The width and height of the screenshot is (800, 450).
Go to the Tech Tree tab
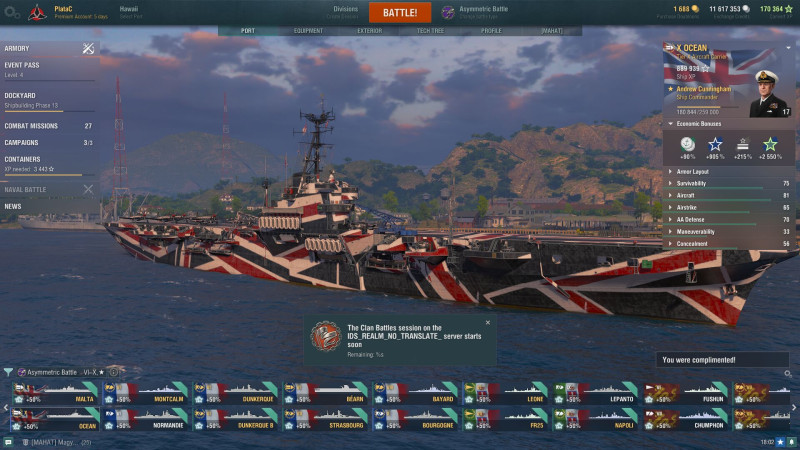(x=430, y=31)
